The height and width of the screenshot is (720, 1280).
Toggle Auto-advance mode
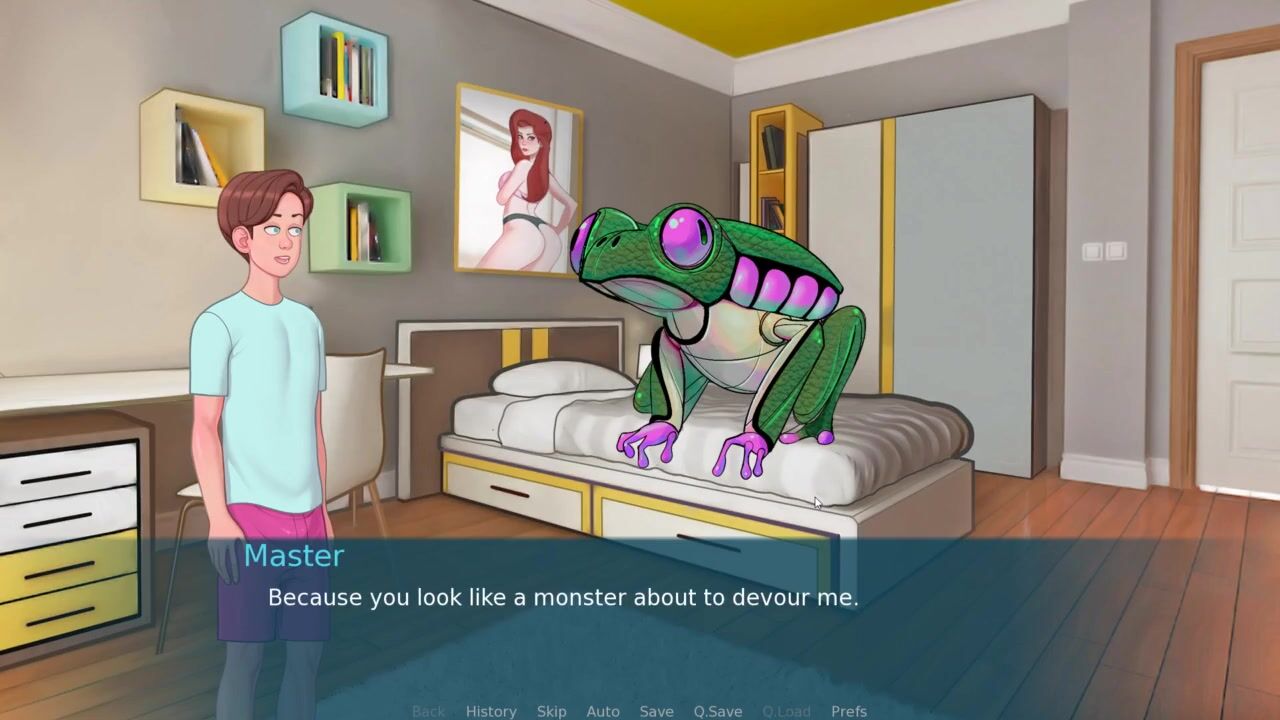coord(603,711)
